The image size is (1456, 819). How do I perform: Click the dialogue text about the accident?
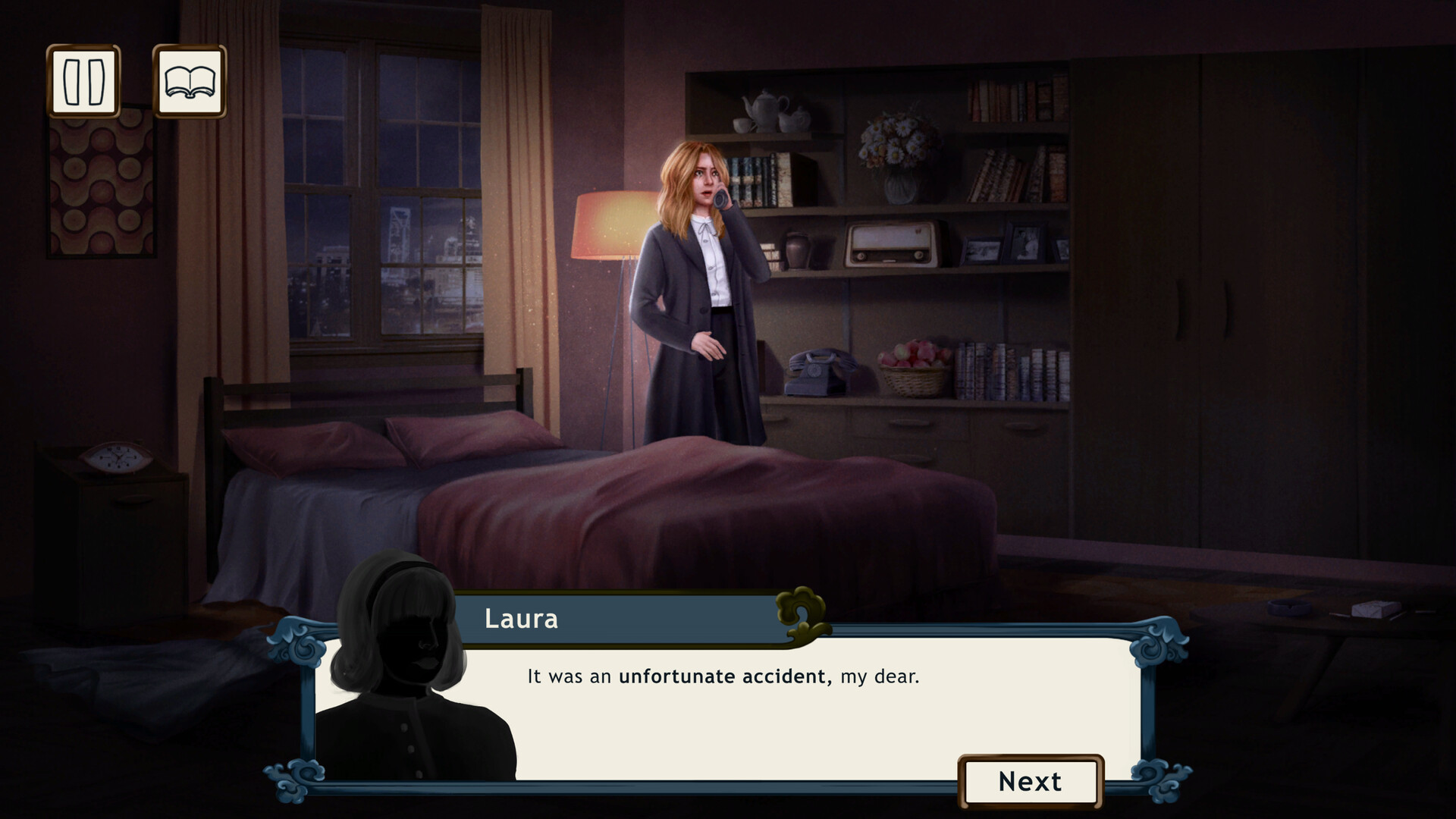tap(720, 677)
